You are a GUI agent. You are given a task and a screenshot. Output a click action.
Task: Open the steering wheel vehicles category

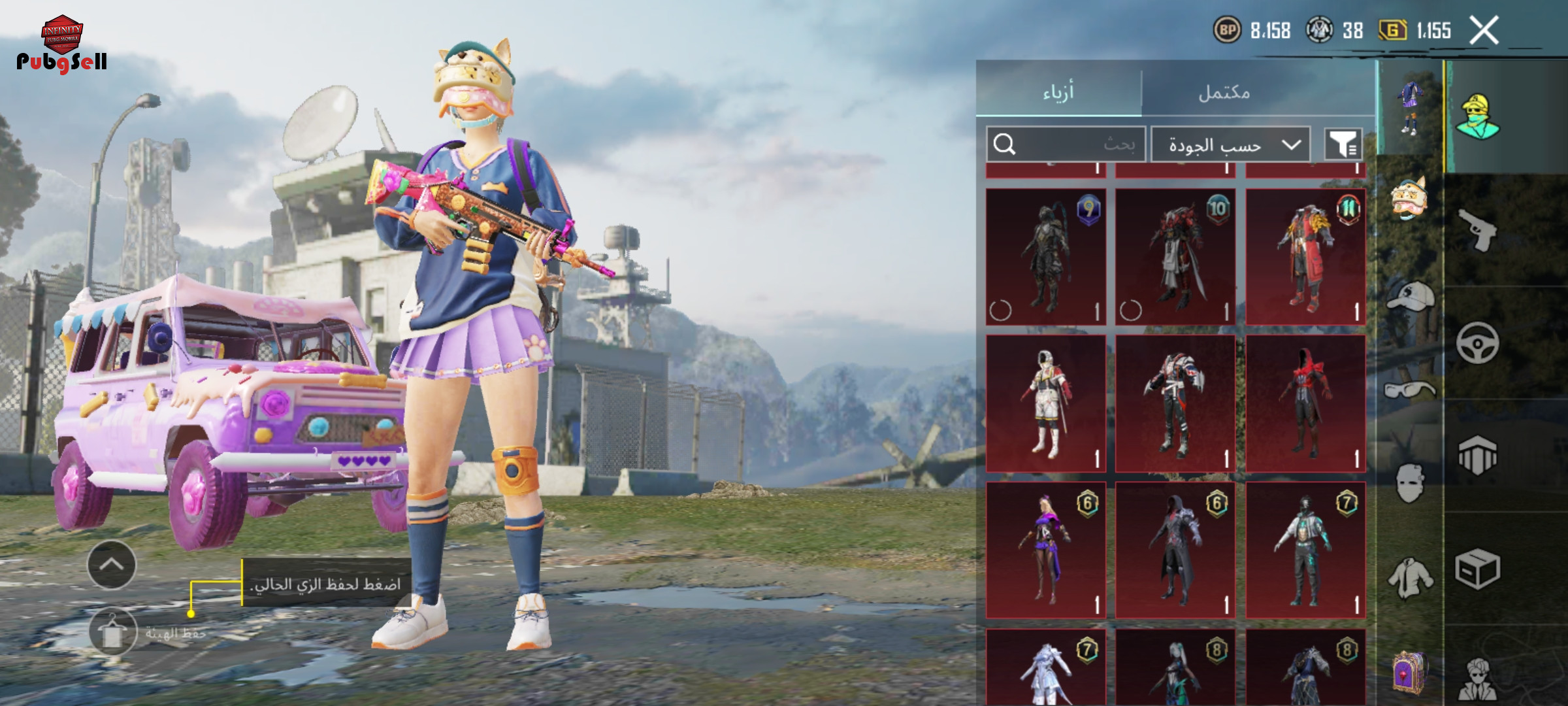pos(1478,343)
